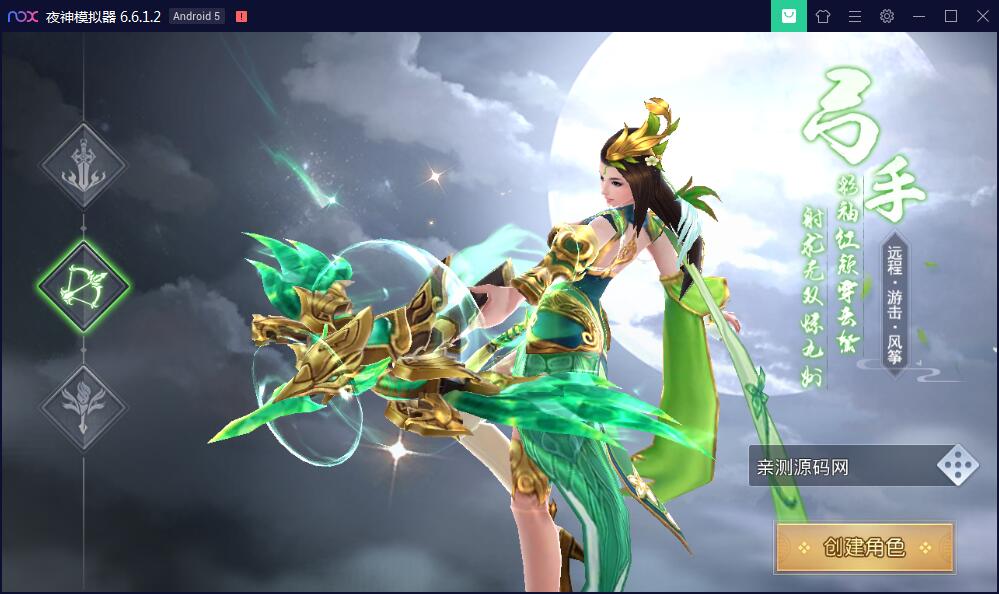The height and width of the screenshot is (594, 999).
Task: Open the Nox hamburger menu
Action: pos(855,16)
